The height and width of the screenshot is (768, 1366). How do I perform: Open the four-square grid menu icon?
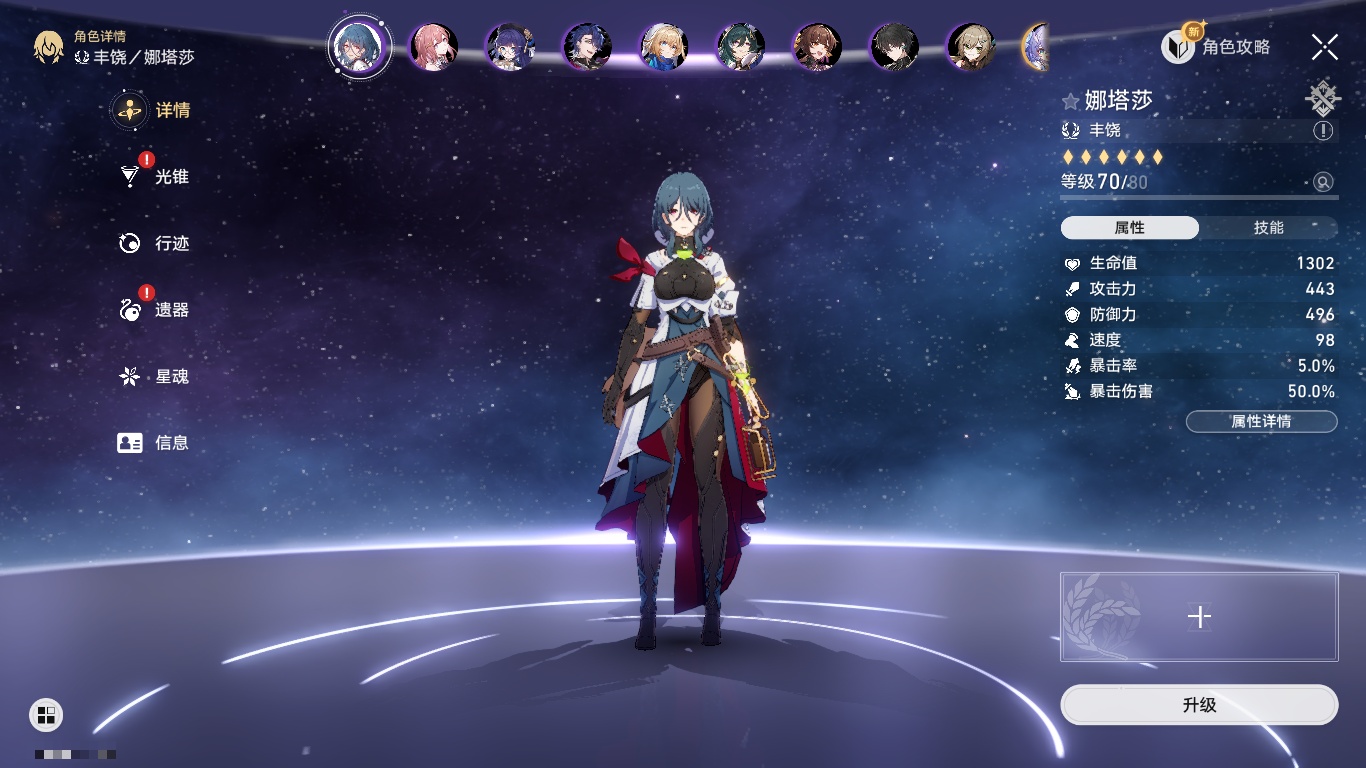[x=46, y=714]
